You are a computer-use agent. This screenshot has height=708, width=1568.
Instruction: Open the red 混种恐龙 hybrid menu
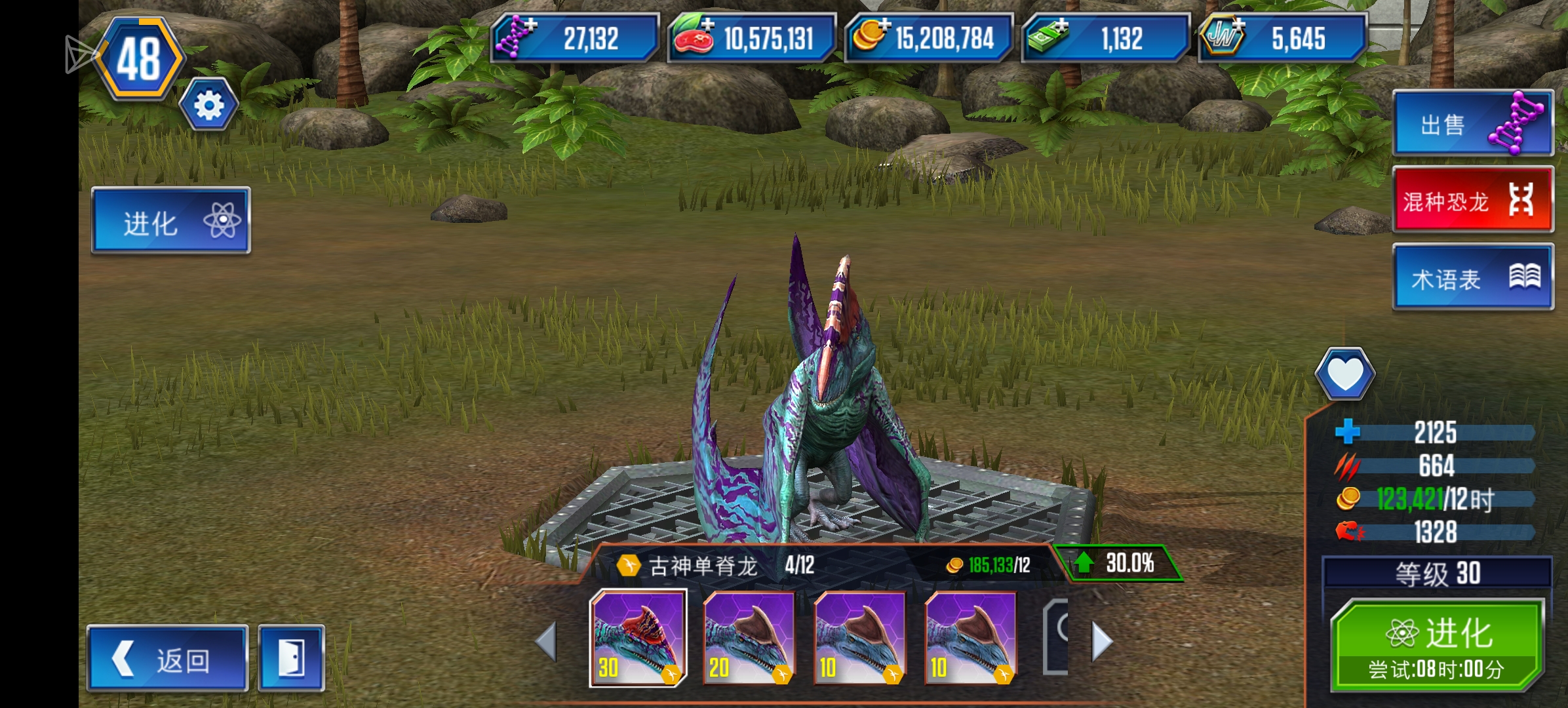click(x=1472, y=200)
